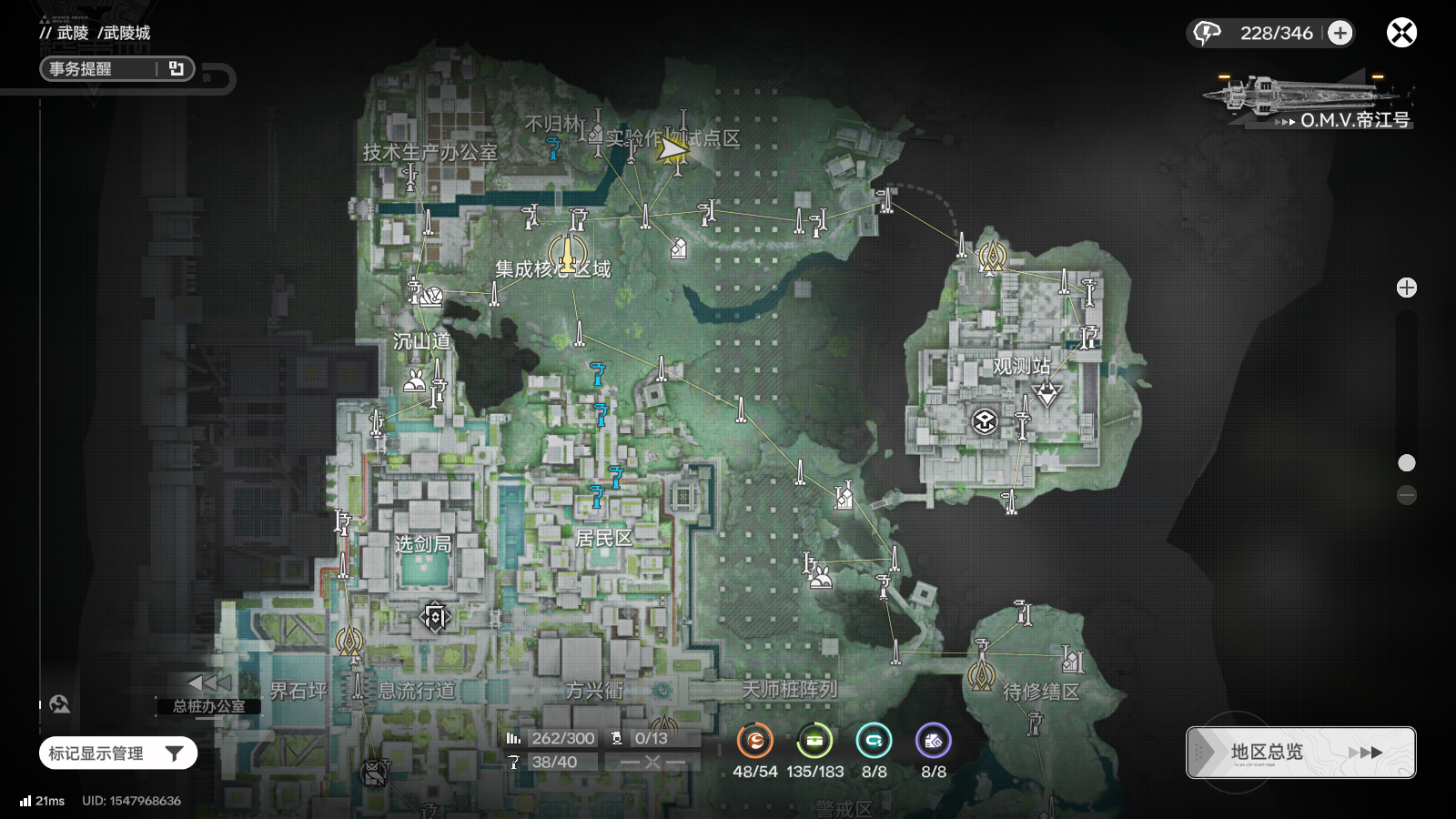Click the round icon above 标记显示管理

(x=60, y=703)
